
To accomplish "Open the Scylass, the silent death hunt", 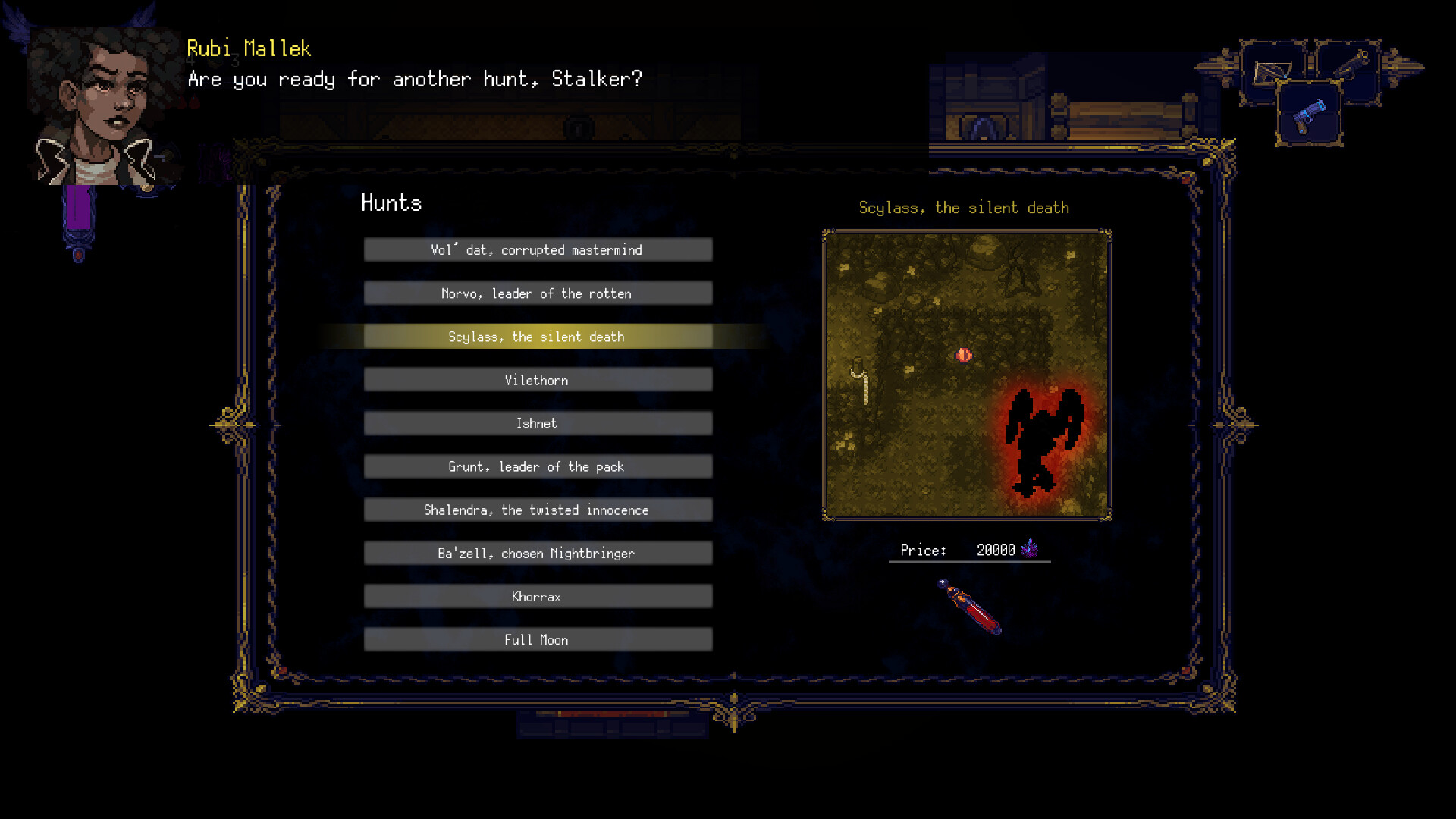I will click(538, 337).
